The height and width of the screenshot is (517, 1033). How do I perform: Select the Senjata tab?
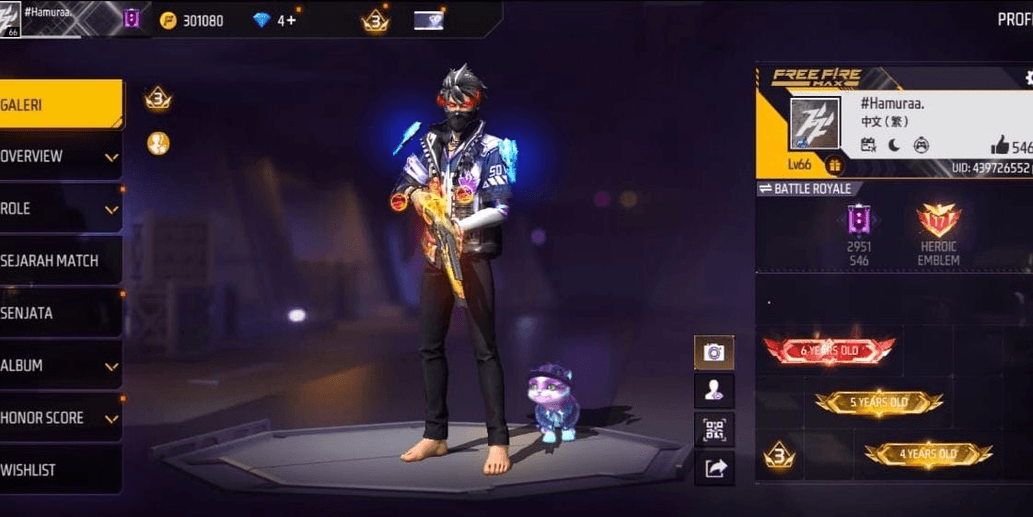pyautogui.click(x=60, y=313)
